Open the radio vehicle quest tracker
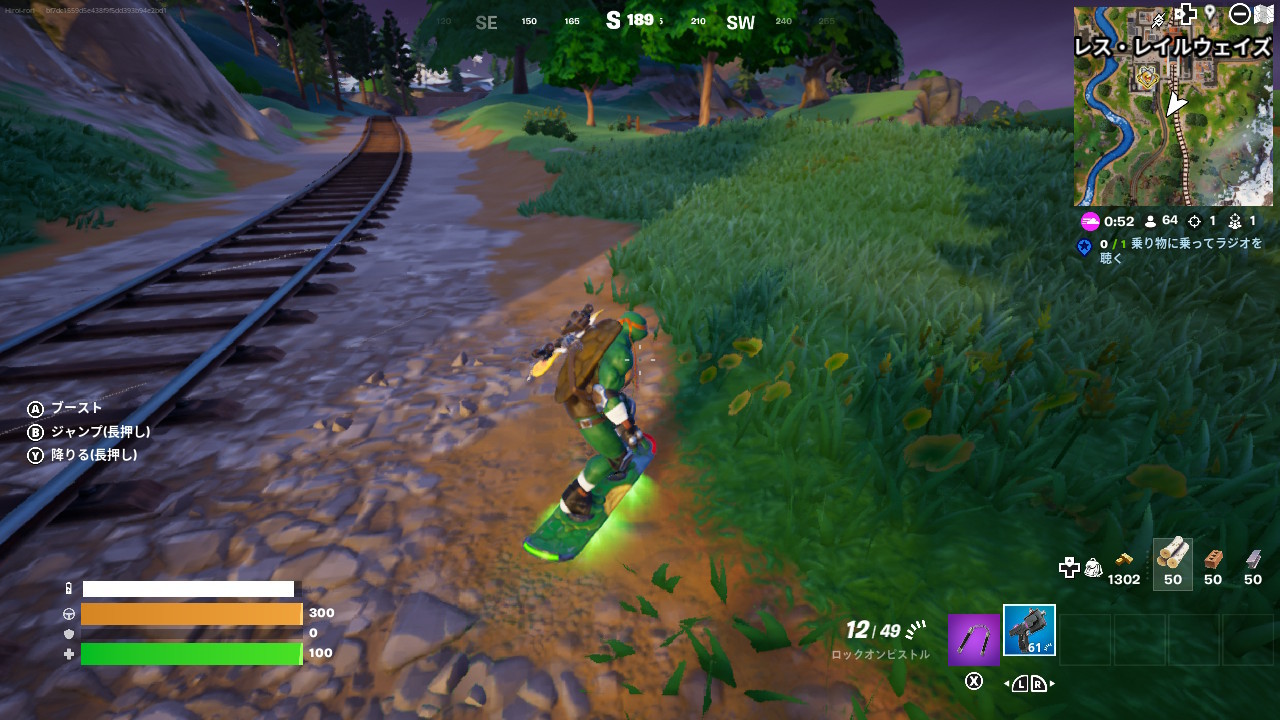 point(1172,250)
